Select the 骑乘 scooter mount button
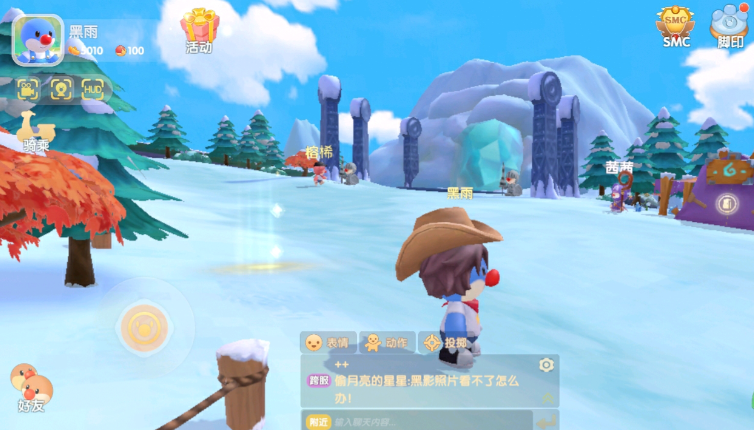The width and height of the screenshot is (754, 430). (x=36, y=131)
